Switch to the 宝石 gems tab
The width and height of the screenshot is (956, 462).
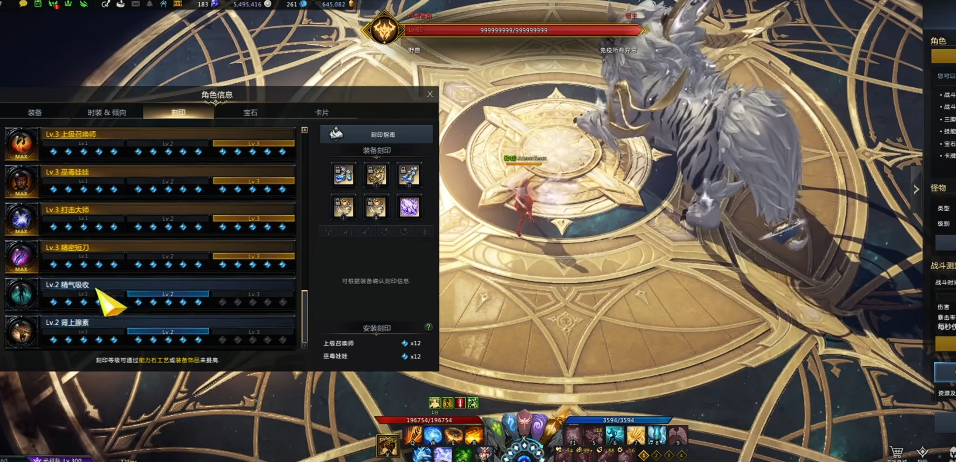coord(250,113)
